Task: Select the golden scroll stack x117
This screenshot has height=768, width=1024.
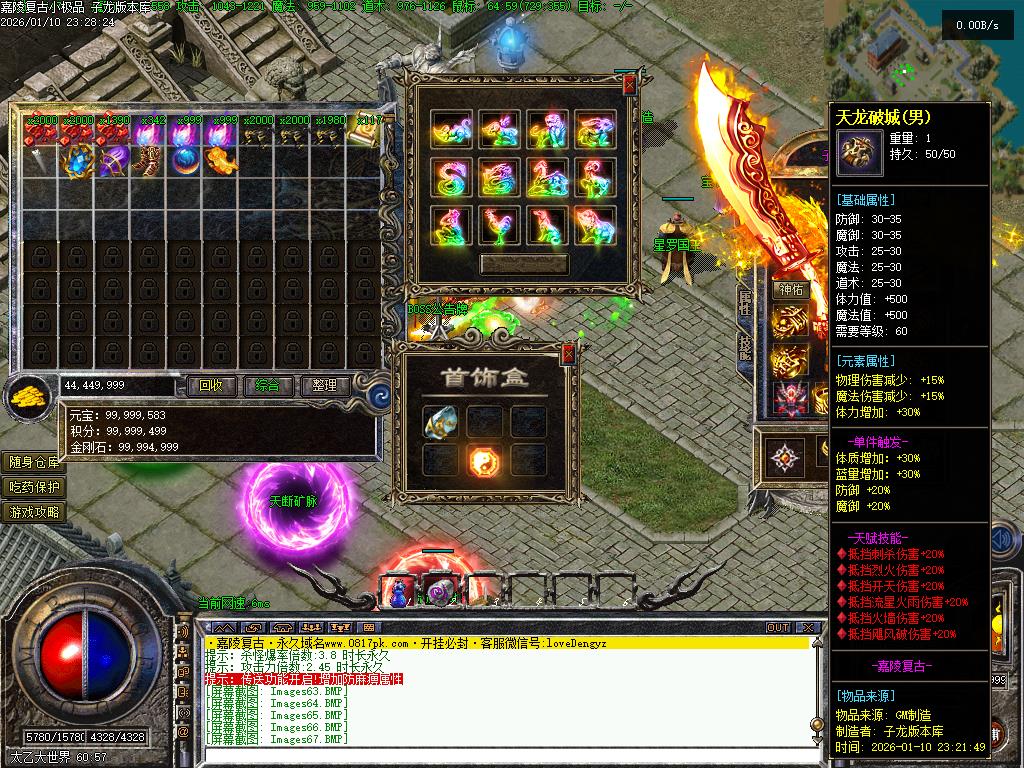Action: click(366, 132)
